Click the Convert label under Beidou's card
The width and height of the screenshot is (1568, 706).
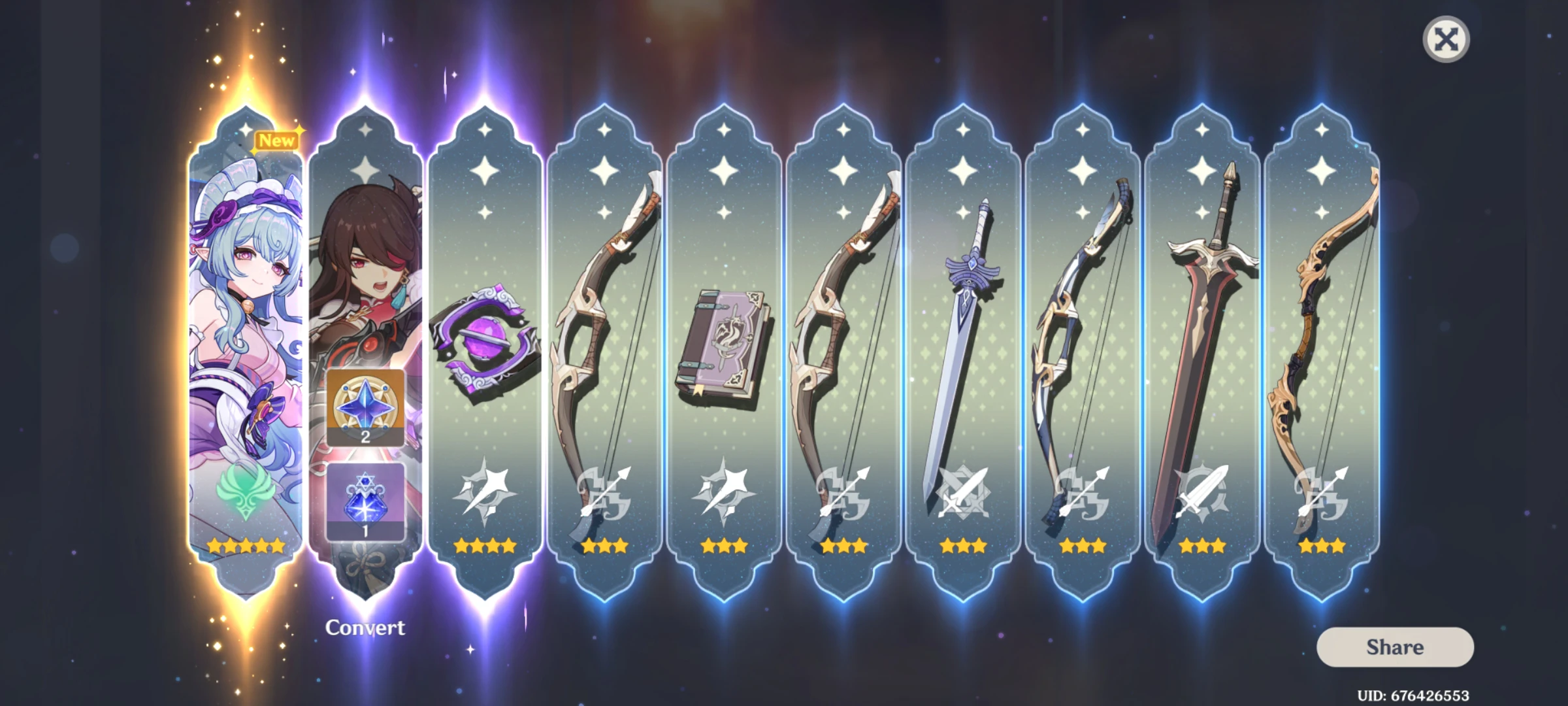tap(365, 626)
